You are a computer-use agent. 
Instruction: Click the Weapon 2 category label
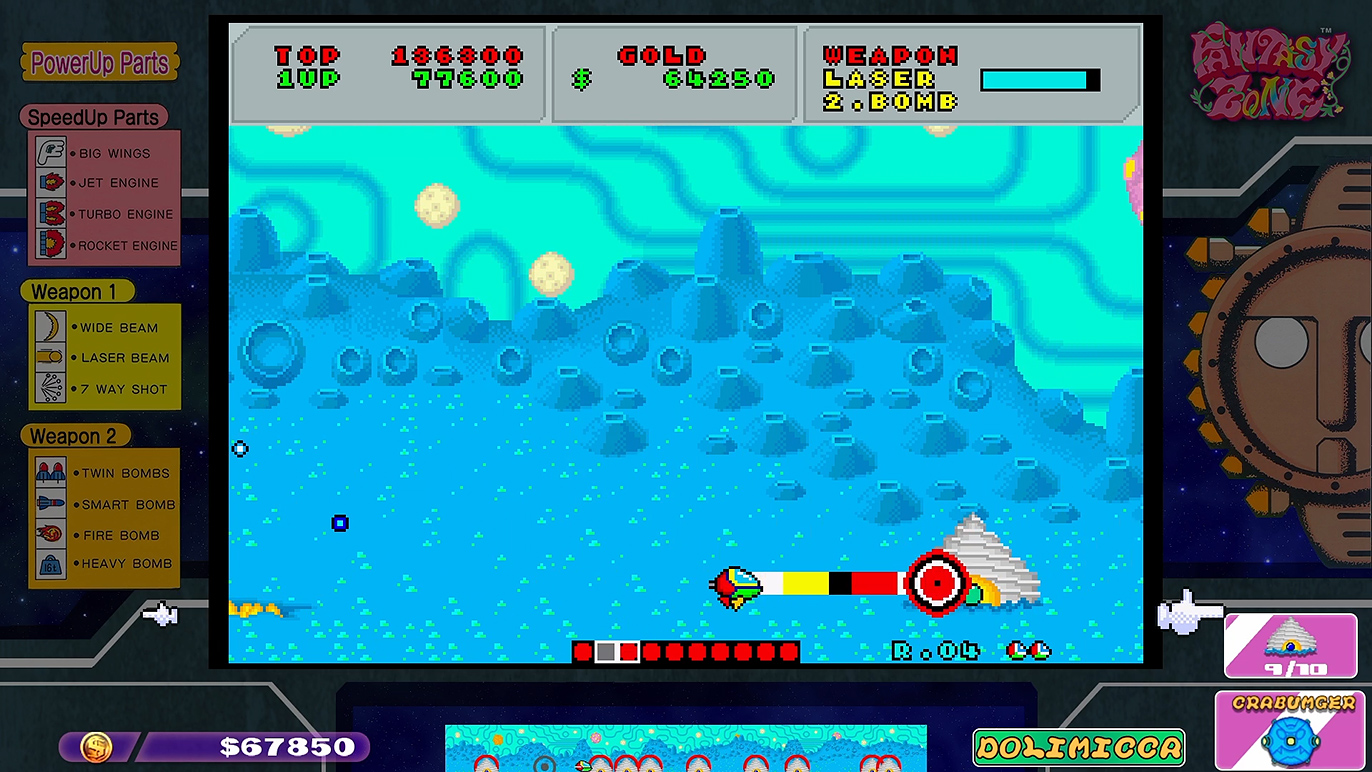pos(74,436)
